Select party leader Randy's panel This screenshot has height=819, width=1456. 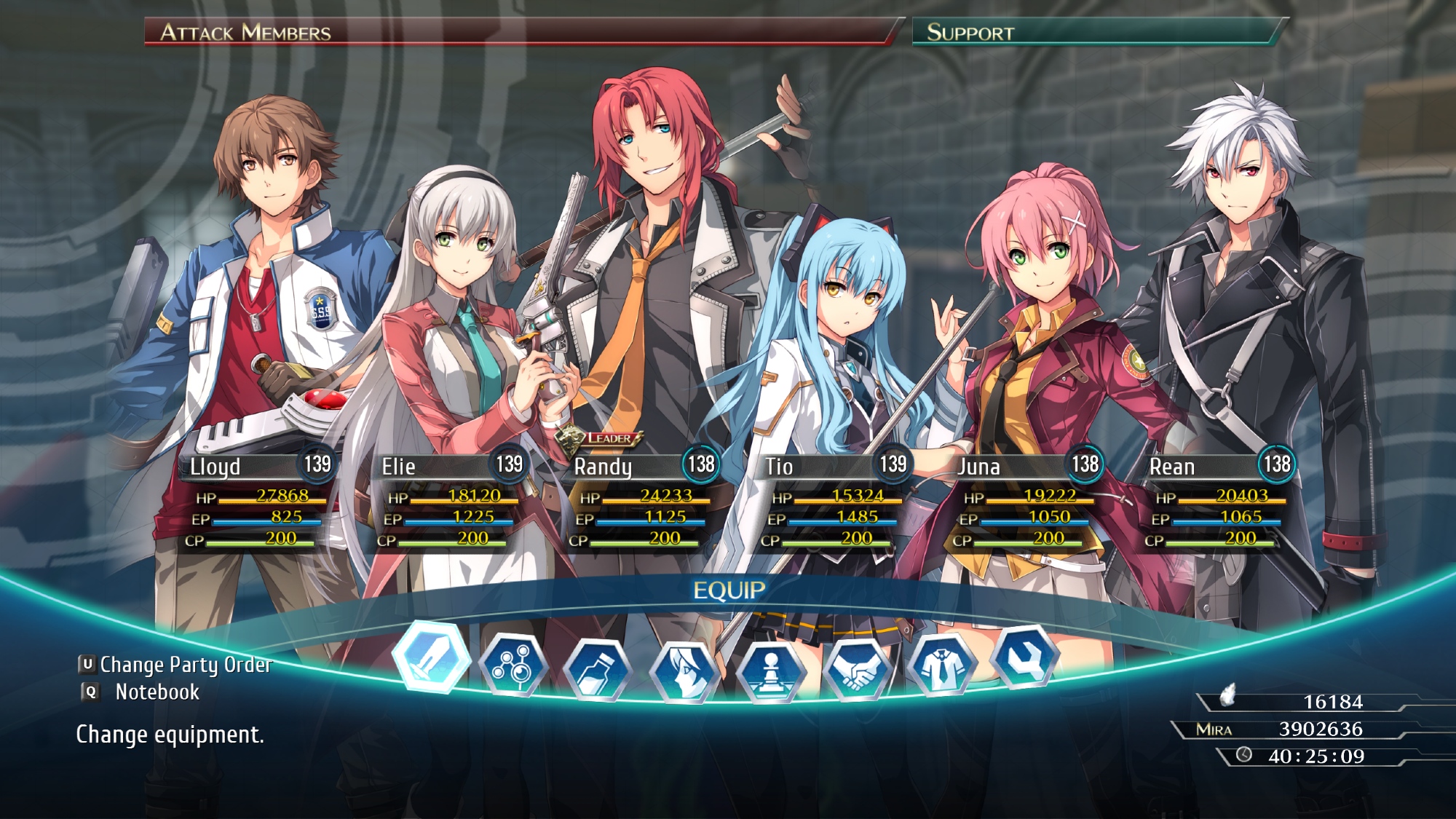(x=639, y=501)
